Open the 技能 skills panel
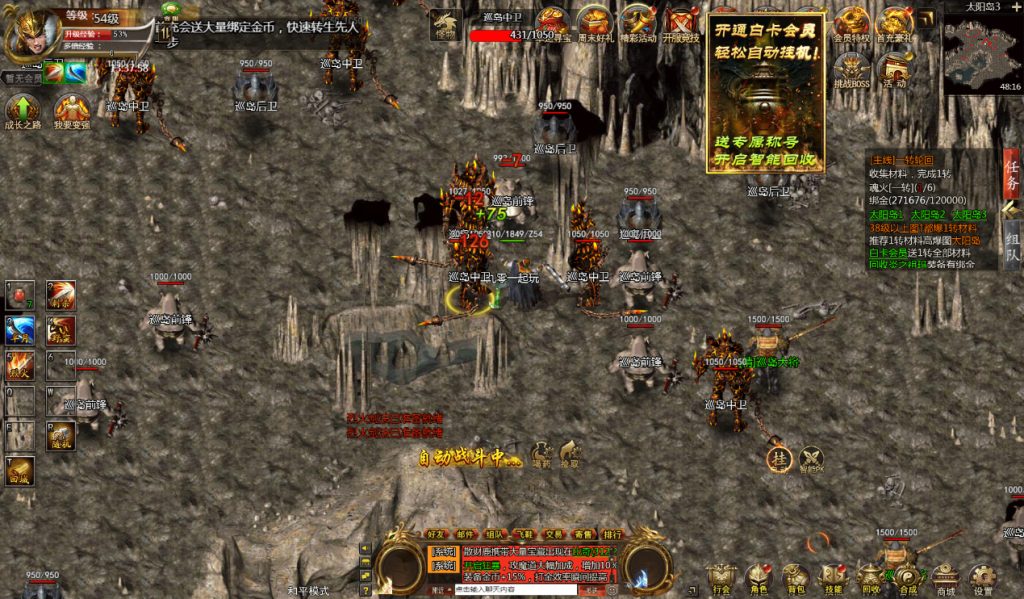1024x599 pixels. coord(832,577)
